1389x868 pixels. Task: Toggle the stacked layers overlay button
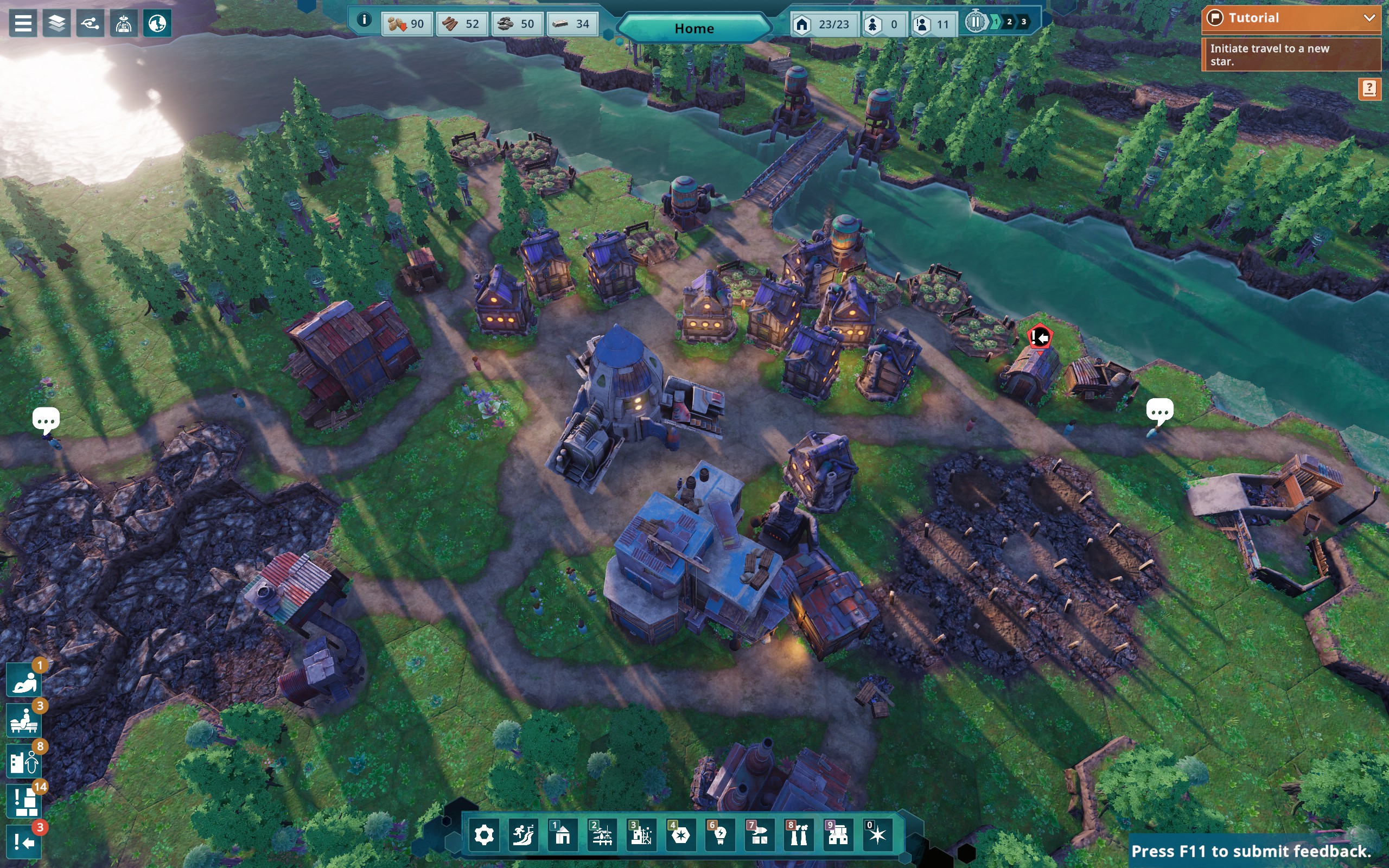[x=56, y=24]
